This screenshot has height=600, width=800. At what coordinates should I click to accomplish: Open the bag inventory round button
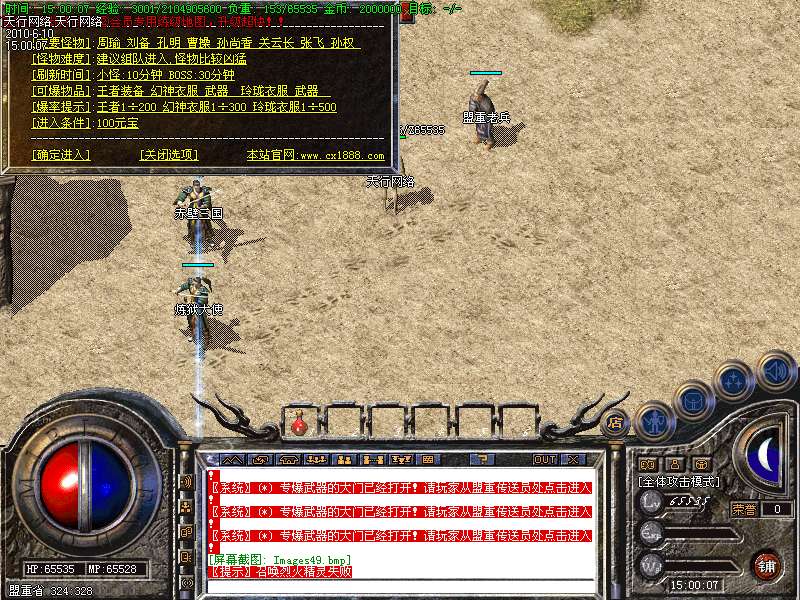[x=693, y=400]
